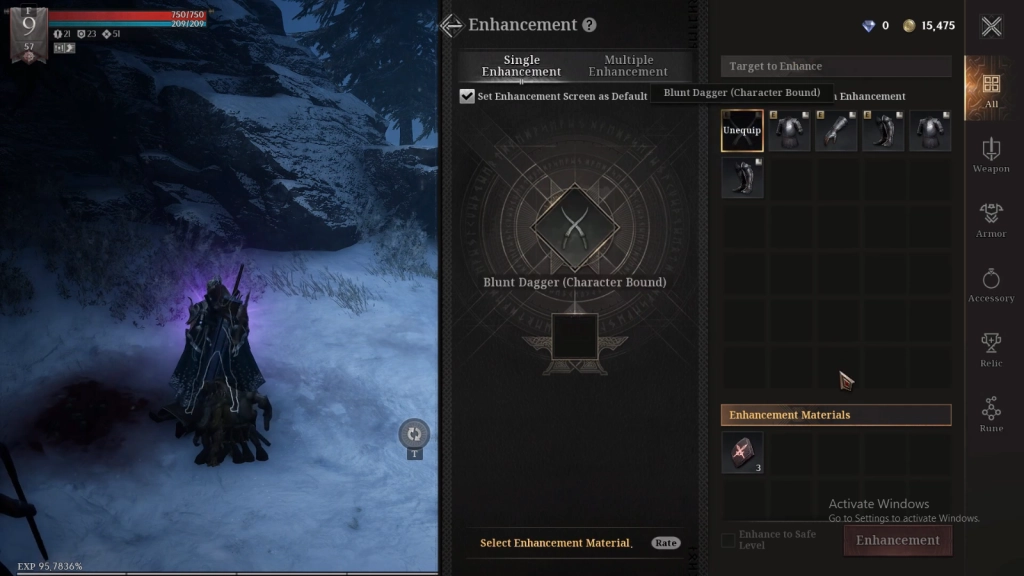The width and height of the screenshot is (1024, 576).
Task: Filter items by Rune category
Action: pos(991,414)
